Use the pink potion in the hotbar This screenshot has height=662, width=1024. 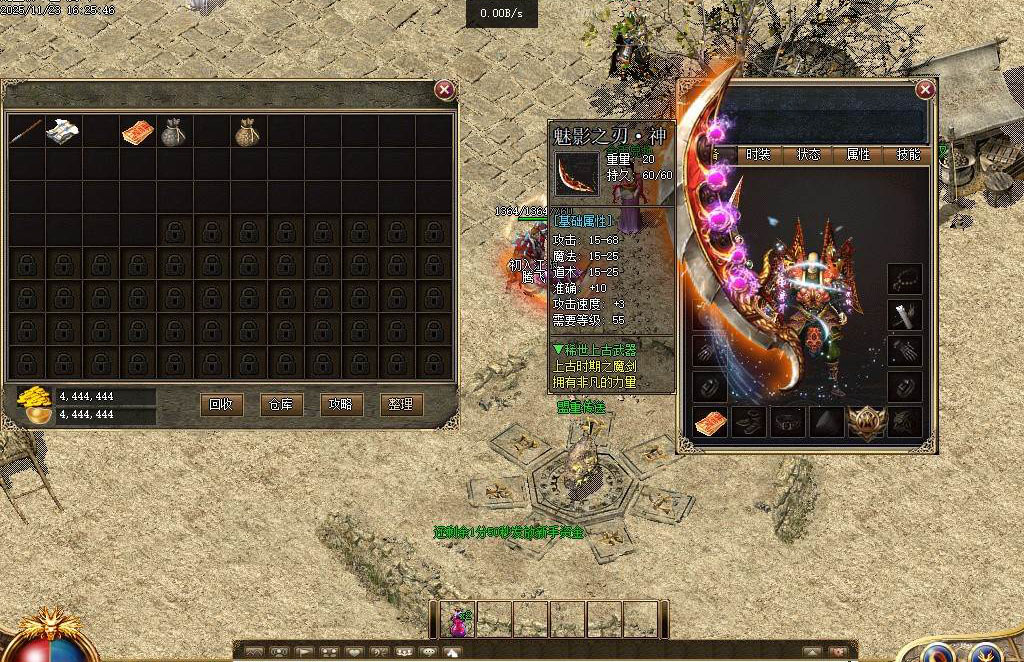tap(458, 620)
